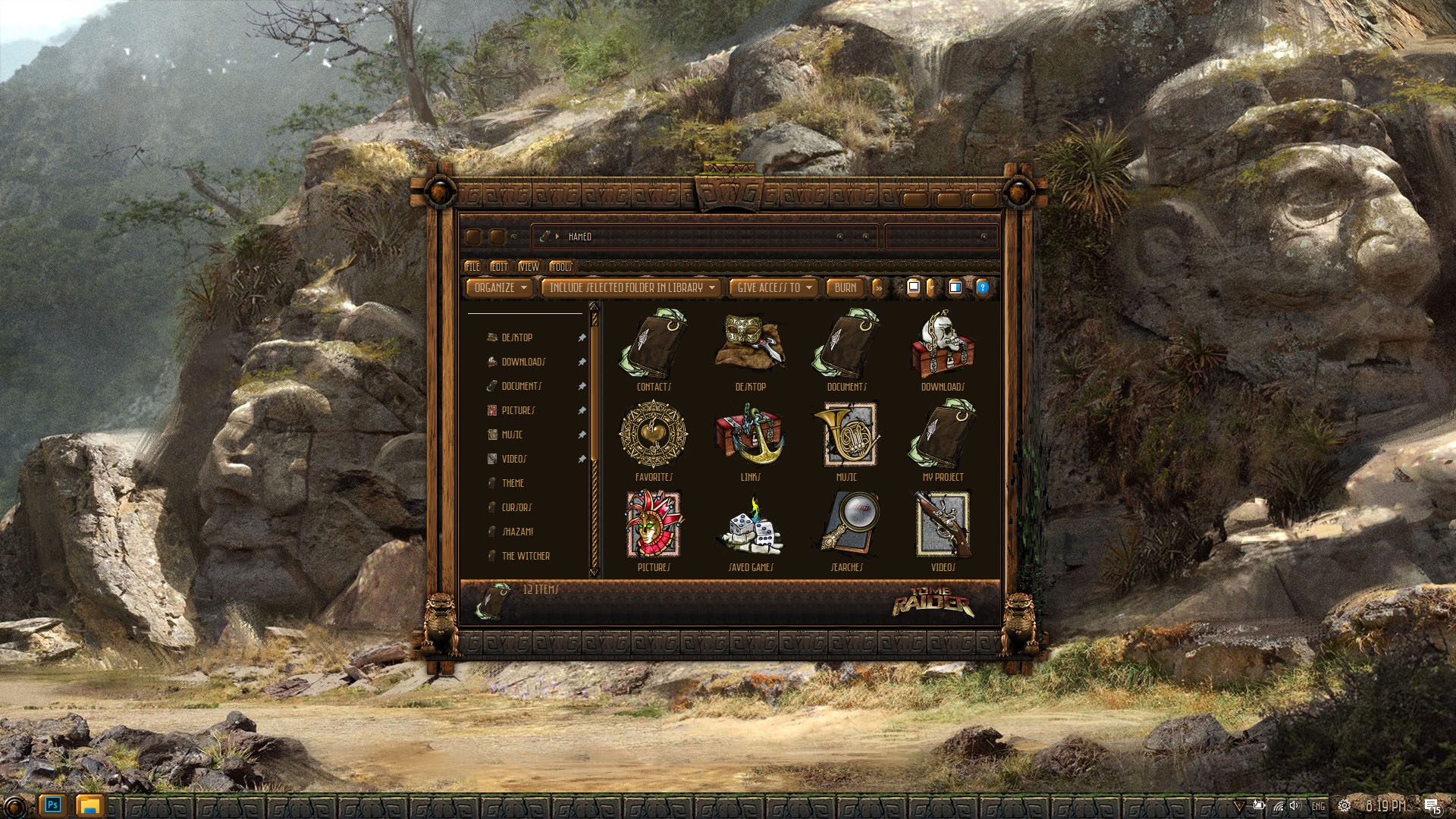The width and height of the screenshot is (1456, 819).
Task: Choose the My Project folder
Action: pos(943,435)
